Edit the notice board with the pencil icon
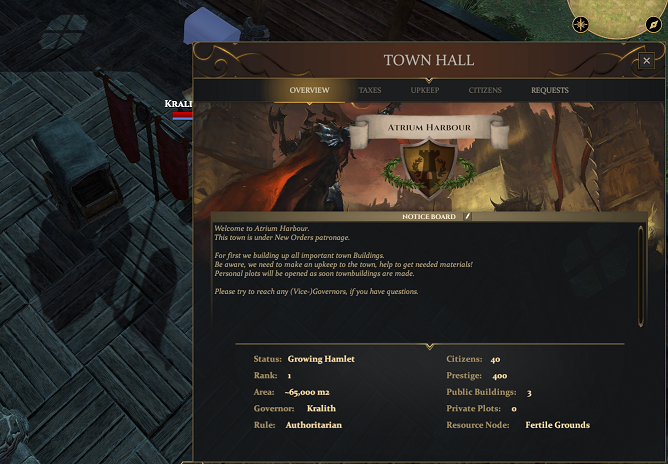 coord(466,216)
